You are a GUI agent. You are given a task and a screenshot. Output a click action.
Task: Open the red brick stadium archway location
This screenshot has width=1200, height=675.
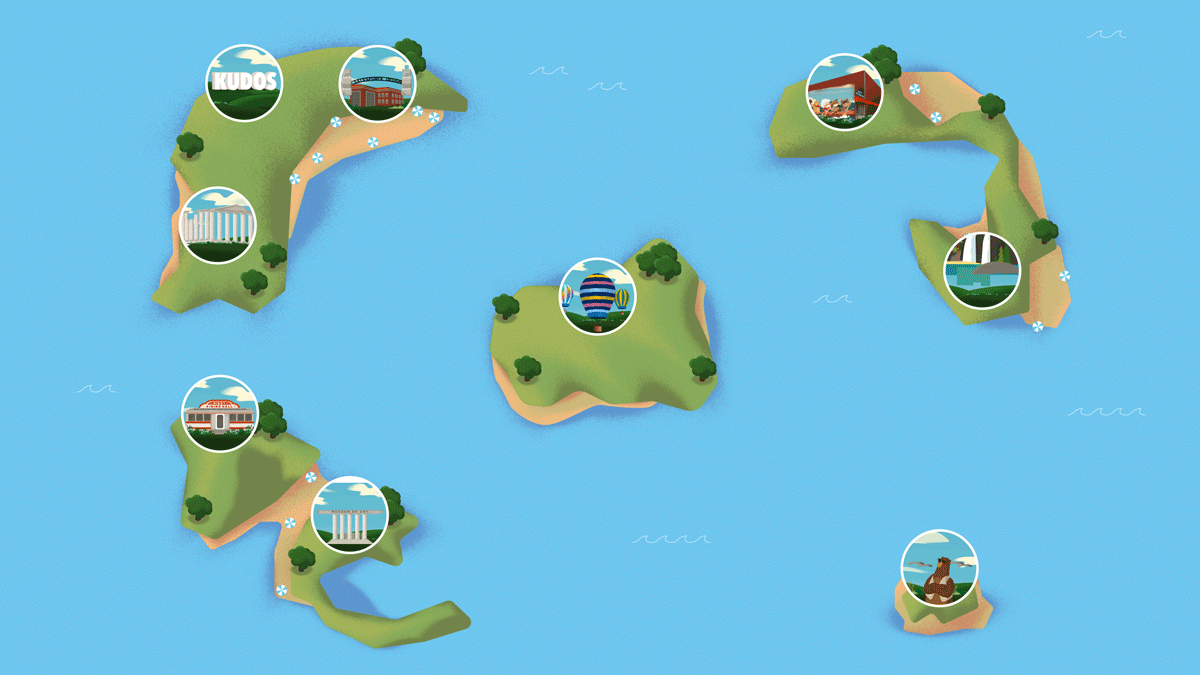(377, 83)
